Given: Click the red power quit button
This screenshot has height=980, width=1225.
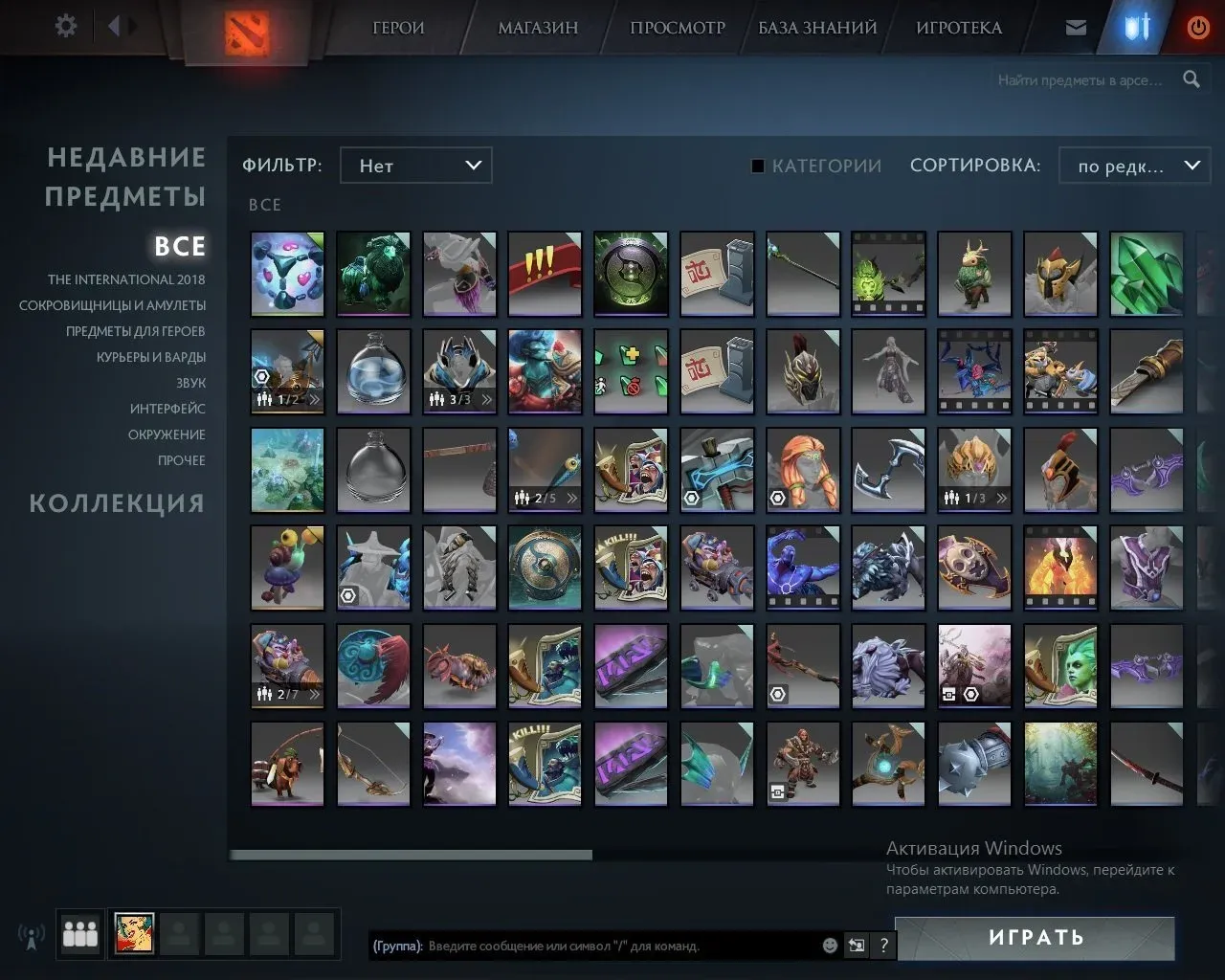Looking at the screenshot, I should [1197, 28].
